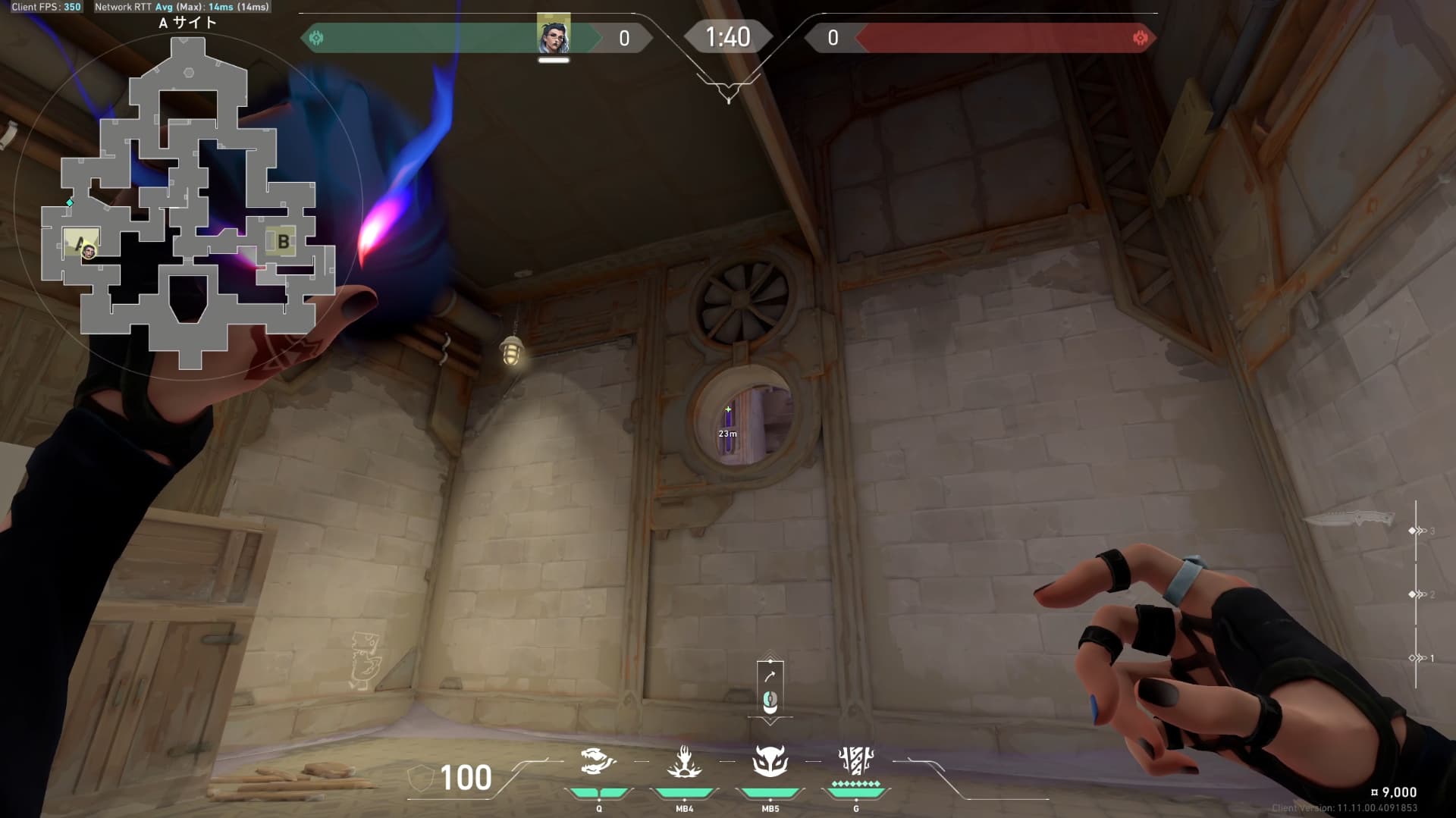Trigger the Nightfall ultimate icon
Screen dimensions: 1456x818
click(x=856, y=761)
